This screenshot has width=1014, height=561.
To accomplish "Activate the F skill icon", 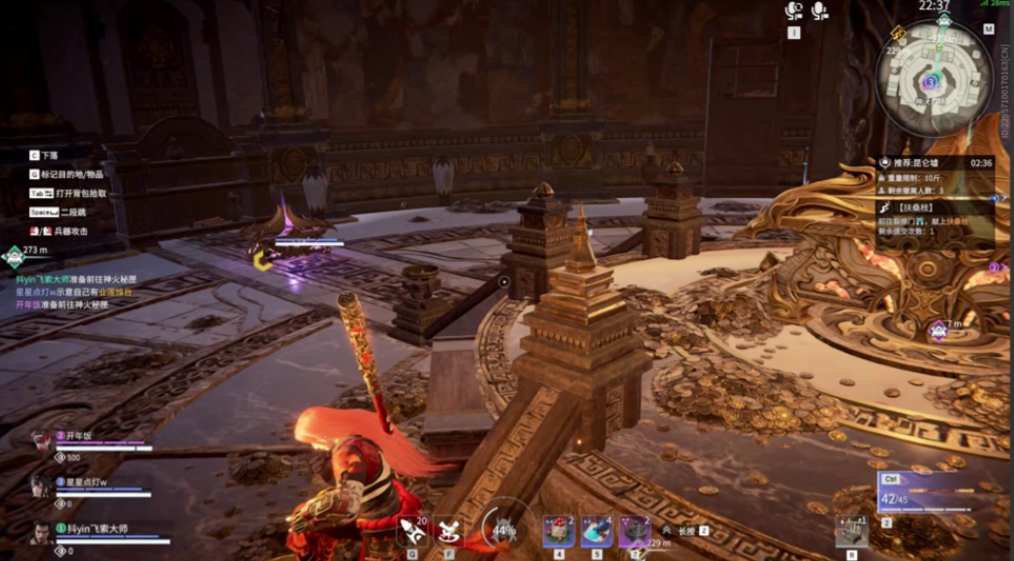I will [x=448, y=528].
